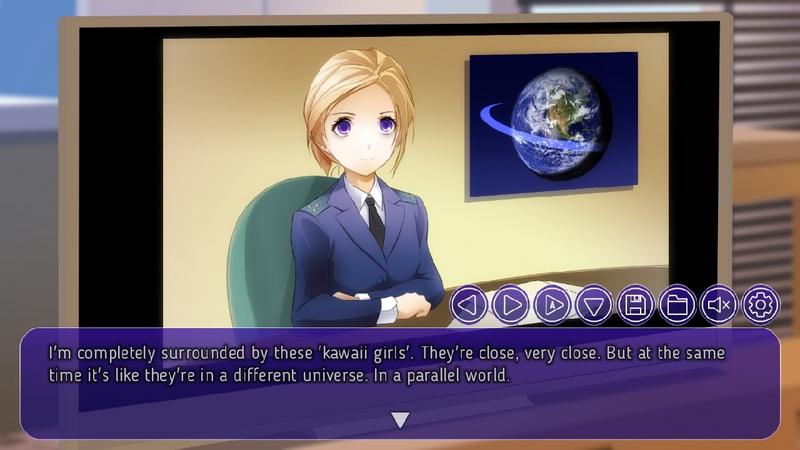Go back with the left arrow button
This screenshot has height=450, width=800.
469,304
